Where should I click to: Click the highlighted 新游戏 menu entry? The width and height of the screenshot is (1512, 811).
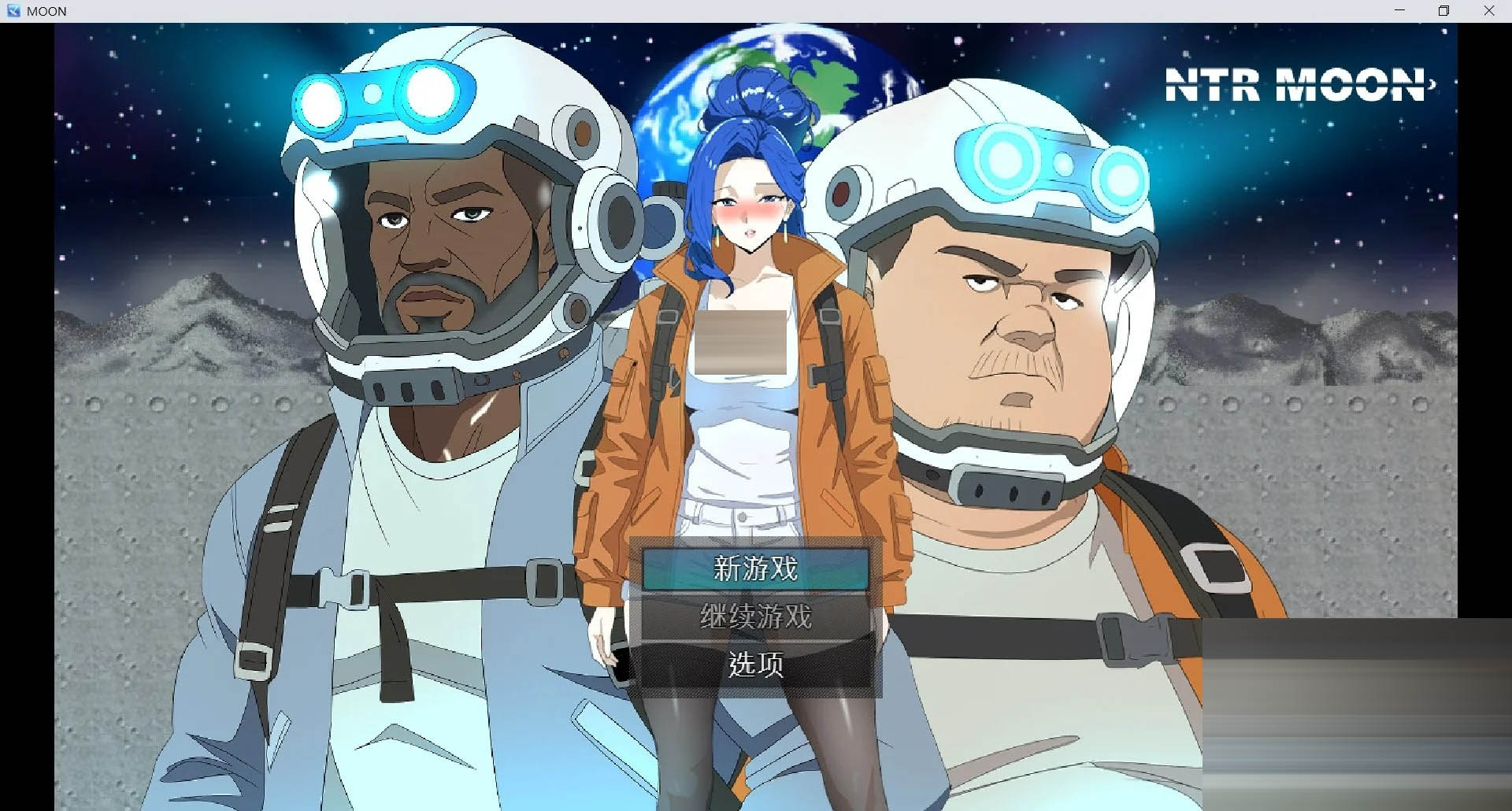tap(754, 570)
